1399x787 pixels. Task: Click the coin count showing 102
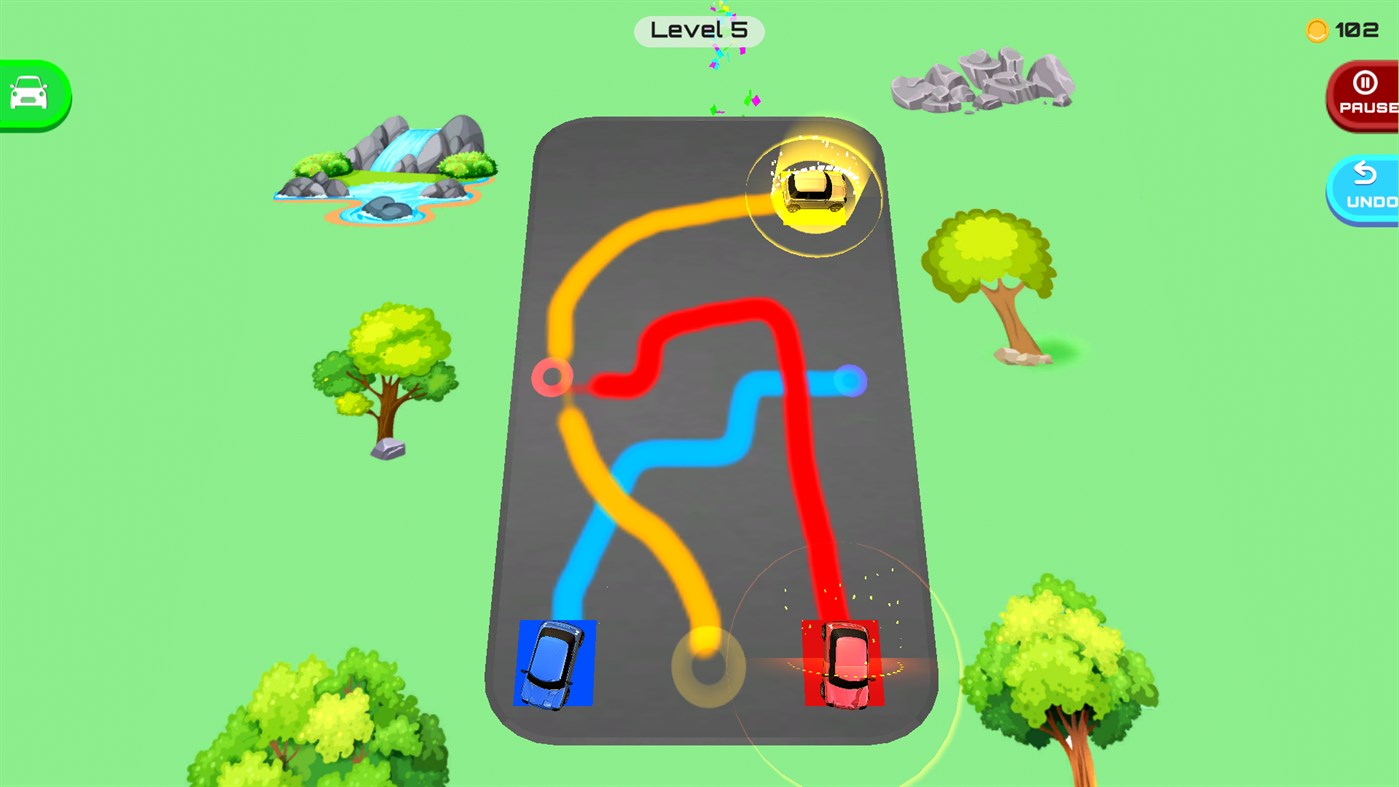pos(1360,30)
